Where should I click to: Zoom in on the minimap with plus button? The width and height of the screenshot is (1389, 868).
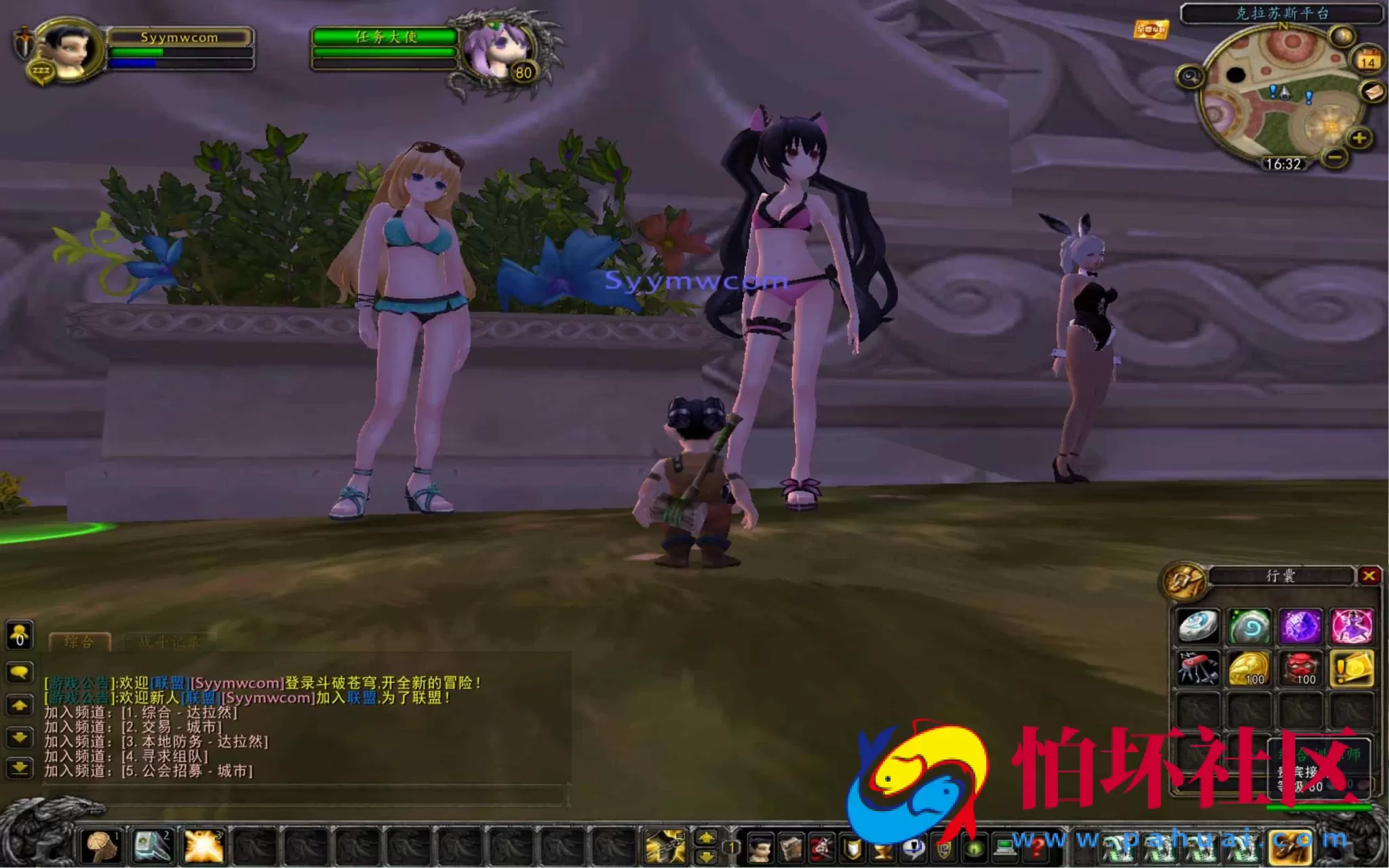pyautogui.click(x=1358, y=138)
